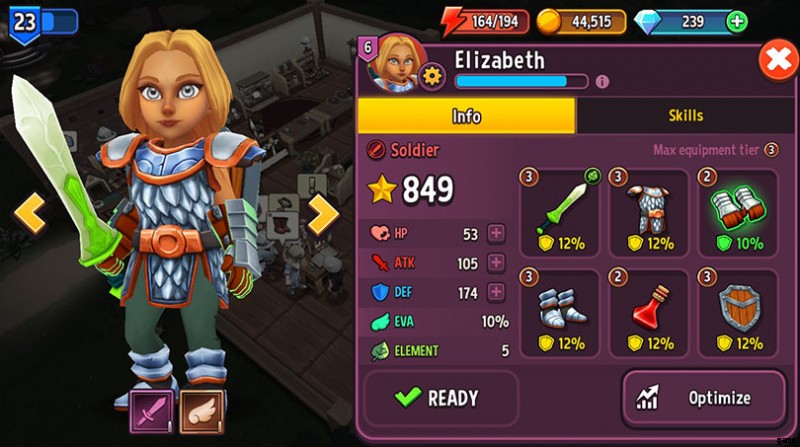Select the Info tab
Viewport: 800px width, 447px height.
click(x=466, y=116)
